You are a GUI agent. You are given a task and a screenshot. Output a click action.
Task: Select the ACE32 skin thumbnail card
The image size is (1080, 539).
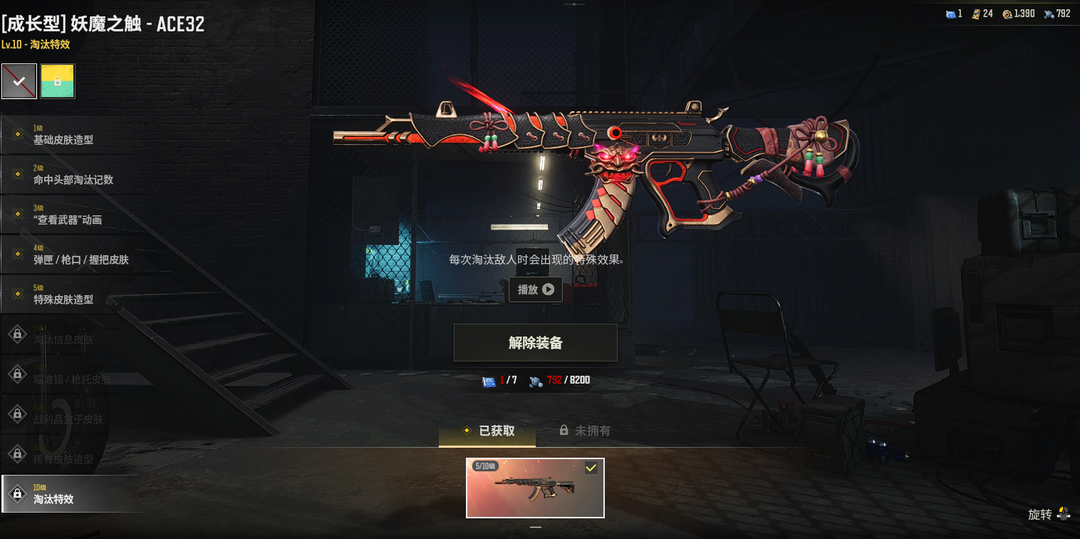point(535,488)
